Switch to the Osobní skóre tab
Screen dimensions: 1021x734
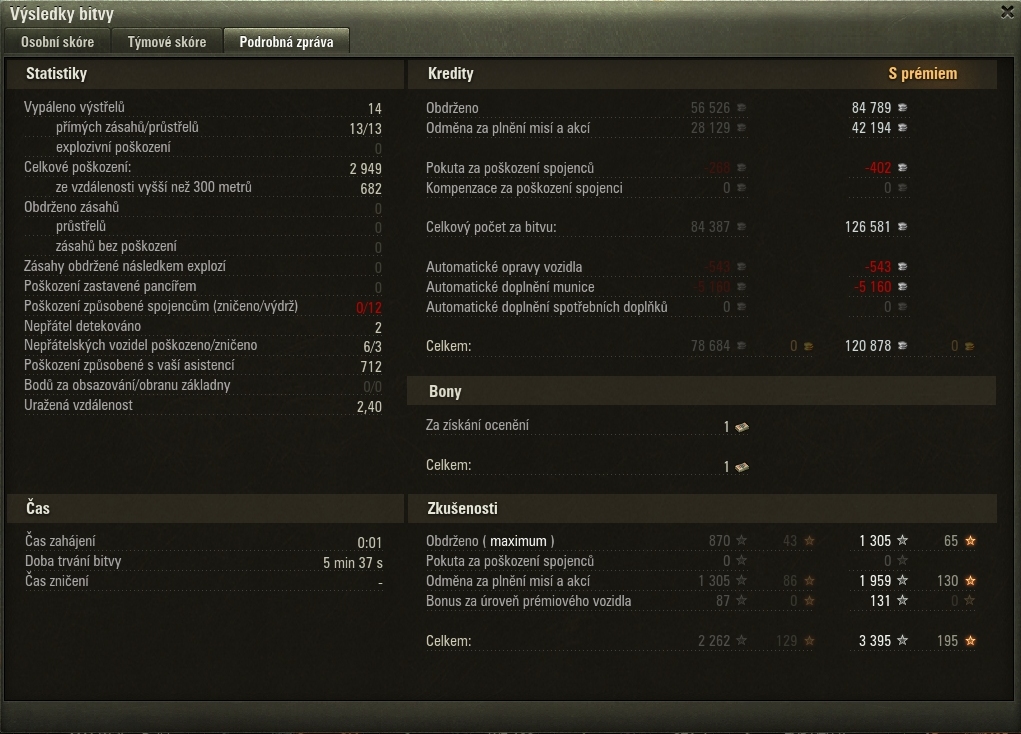[58, 42]
